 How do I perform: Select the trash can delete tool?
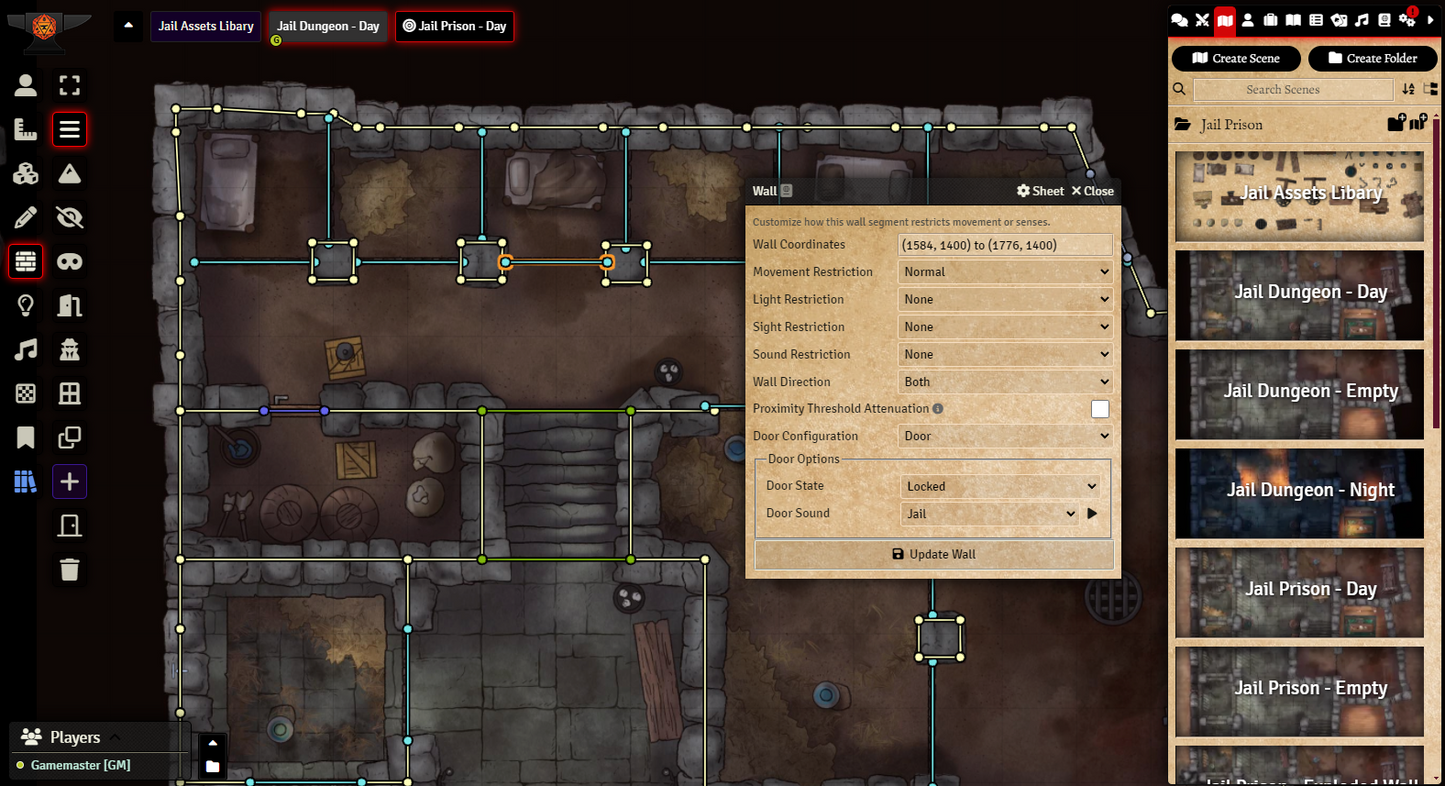(x=69, y=570)
